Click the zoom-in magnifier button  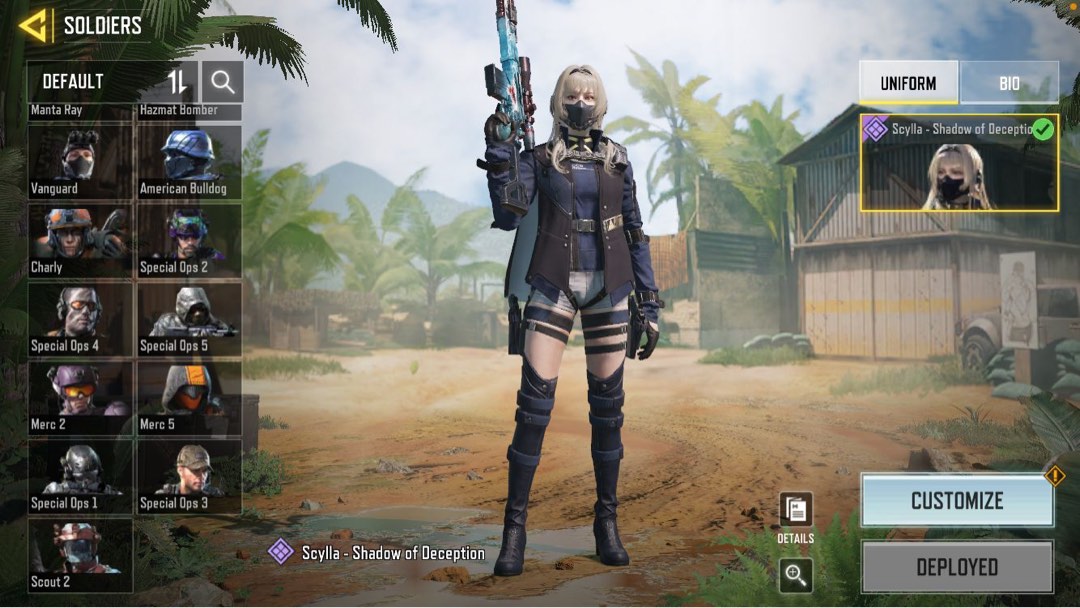pos(796,574)
